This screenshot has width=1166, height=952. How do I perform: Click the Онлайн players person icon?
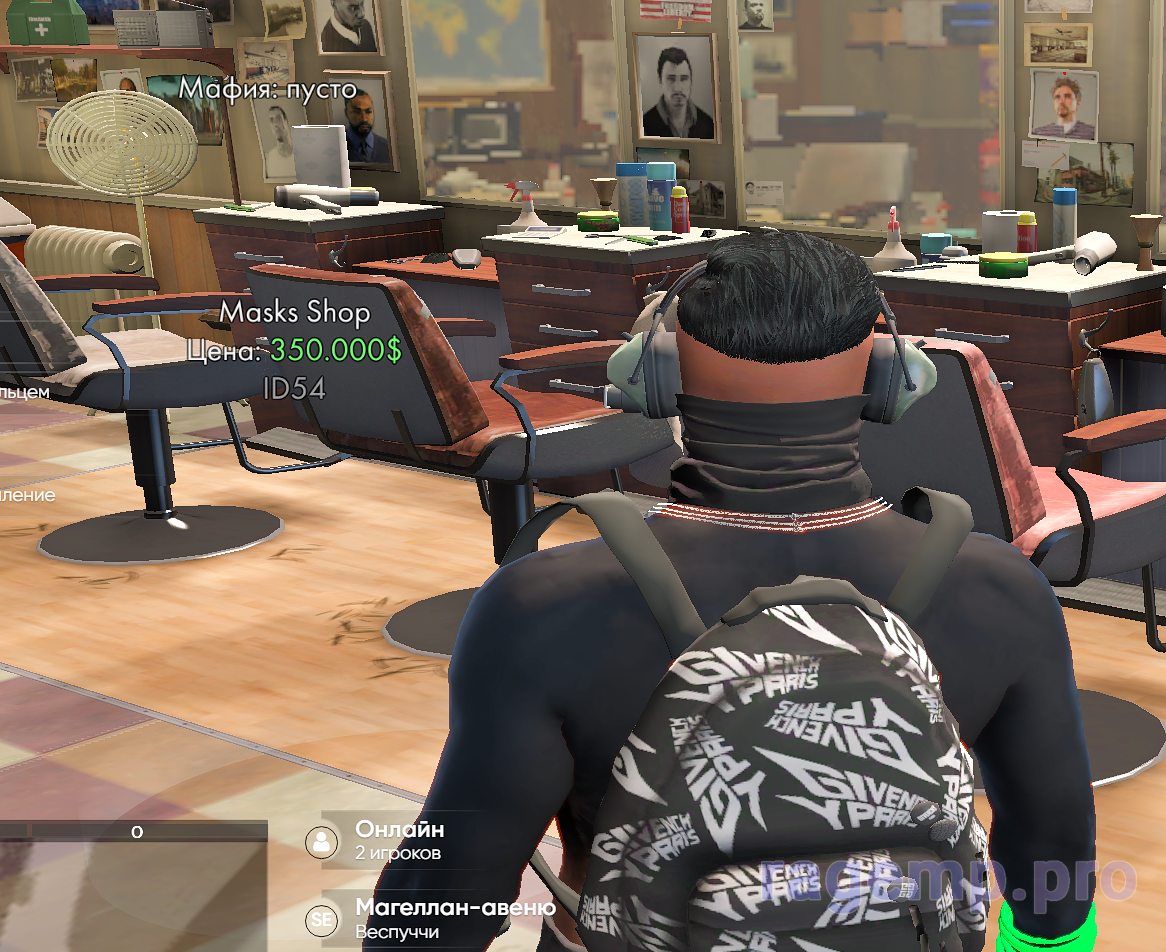pos(322,841)
